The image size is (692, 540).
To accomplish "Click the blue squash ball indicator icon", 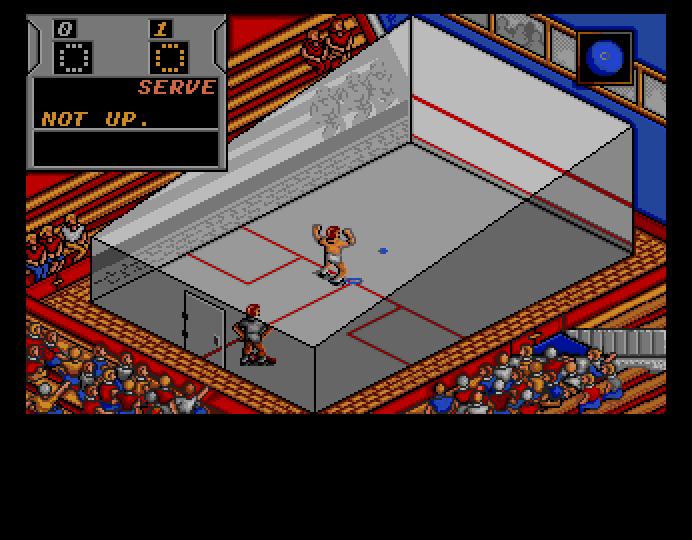I will pyautogui.click(x=604, y=57).
